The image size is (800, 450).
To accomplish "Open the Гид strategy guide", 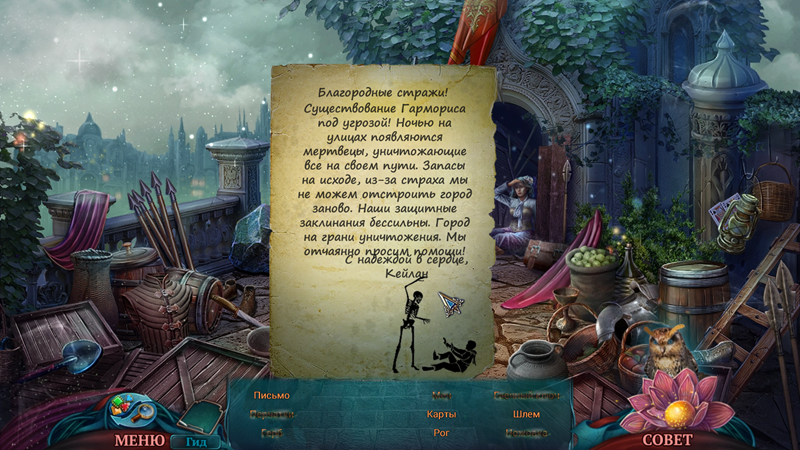I will click(195, 441).
